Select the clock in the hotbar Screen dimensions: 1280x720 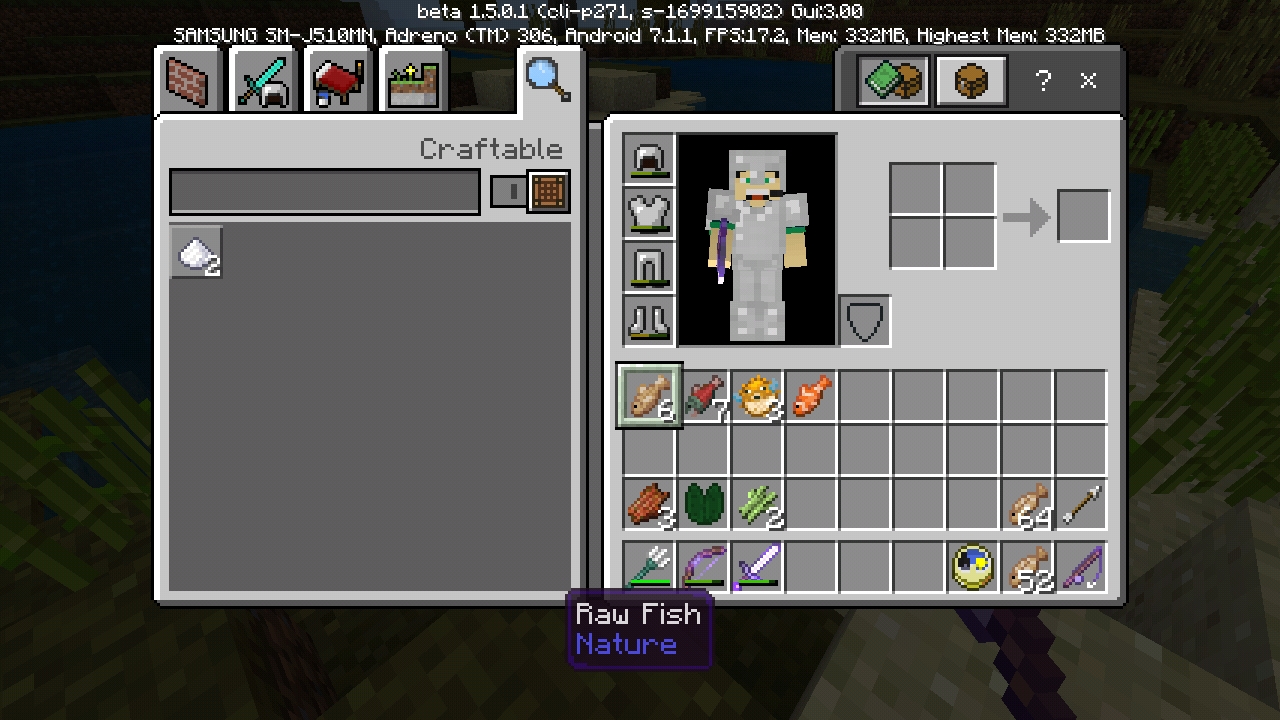point(973,567)
